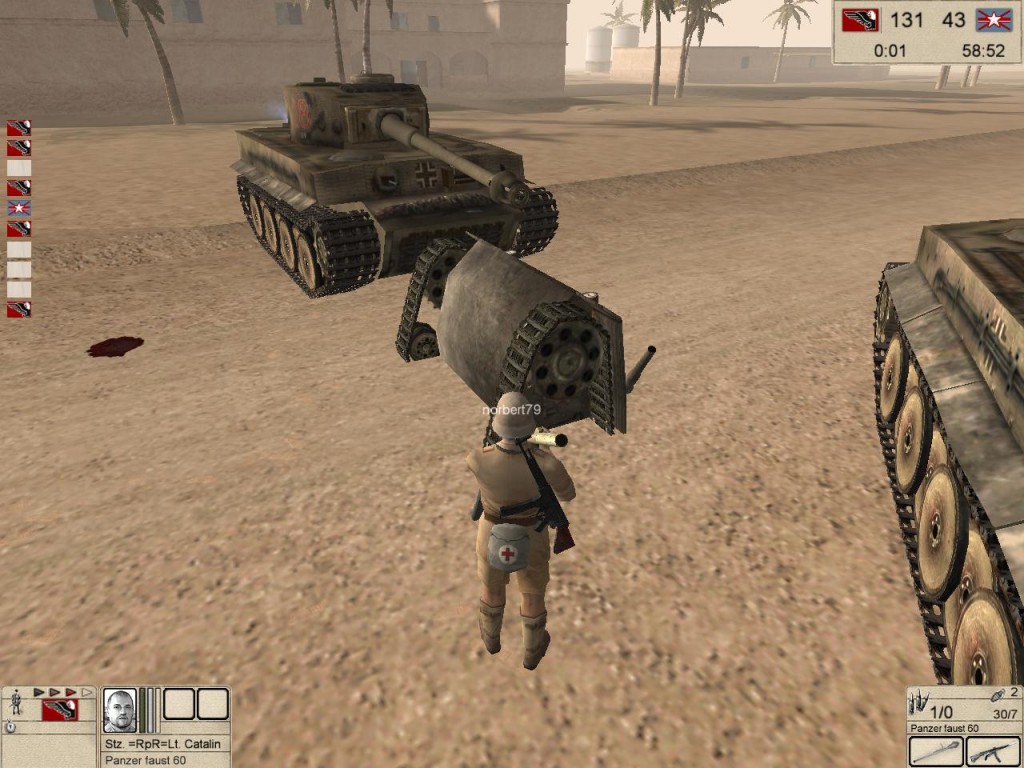Image resolution: width=1024 pixels, height=768 pixels.
Task: Click the rocket ammo icon
Action: tap(918, 702)
